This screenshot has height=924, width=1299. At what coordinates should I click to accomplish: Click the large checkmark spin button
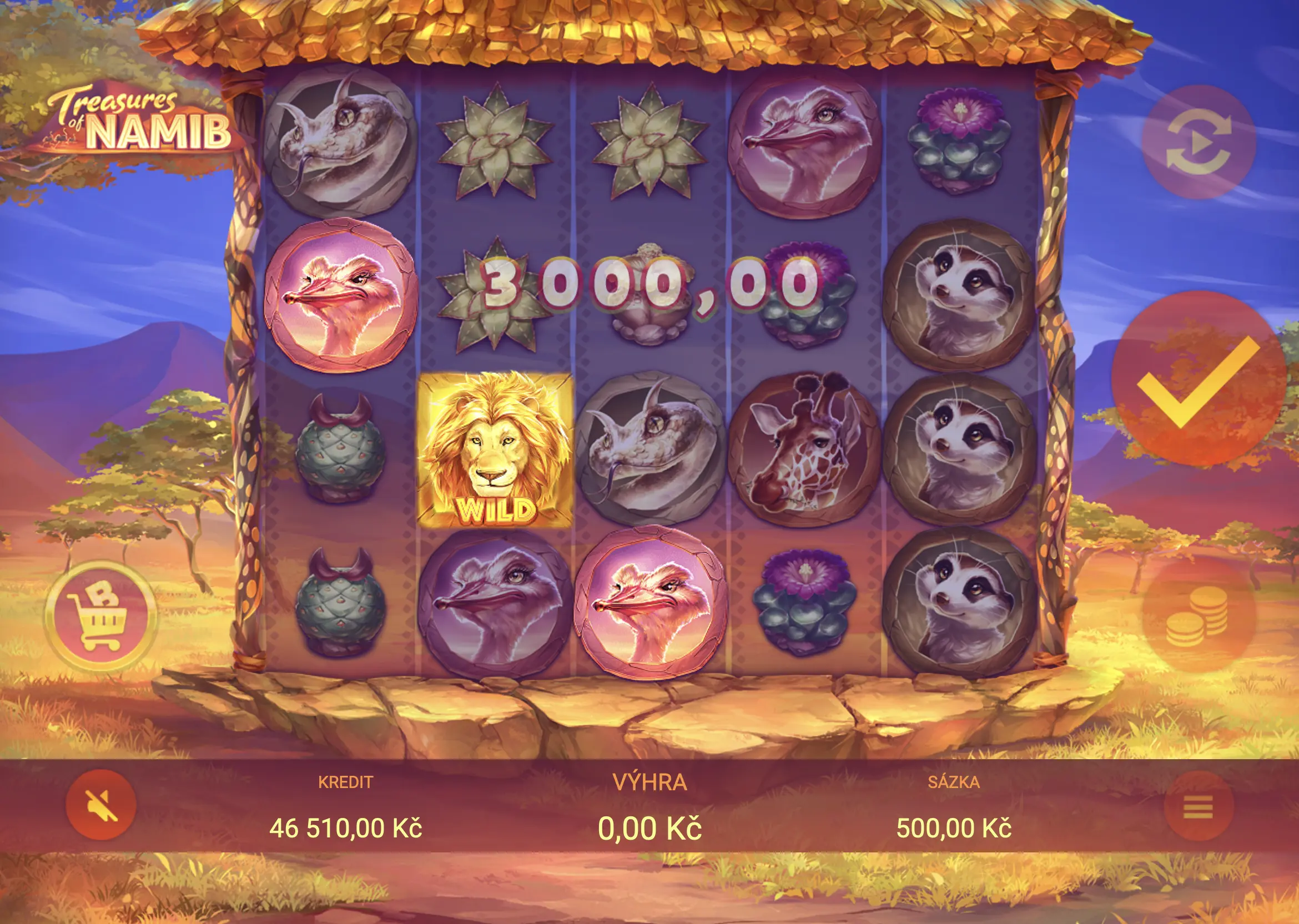(1199, 378)
